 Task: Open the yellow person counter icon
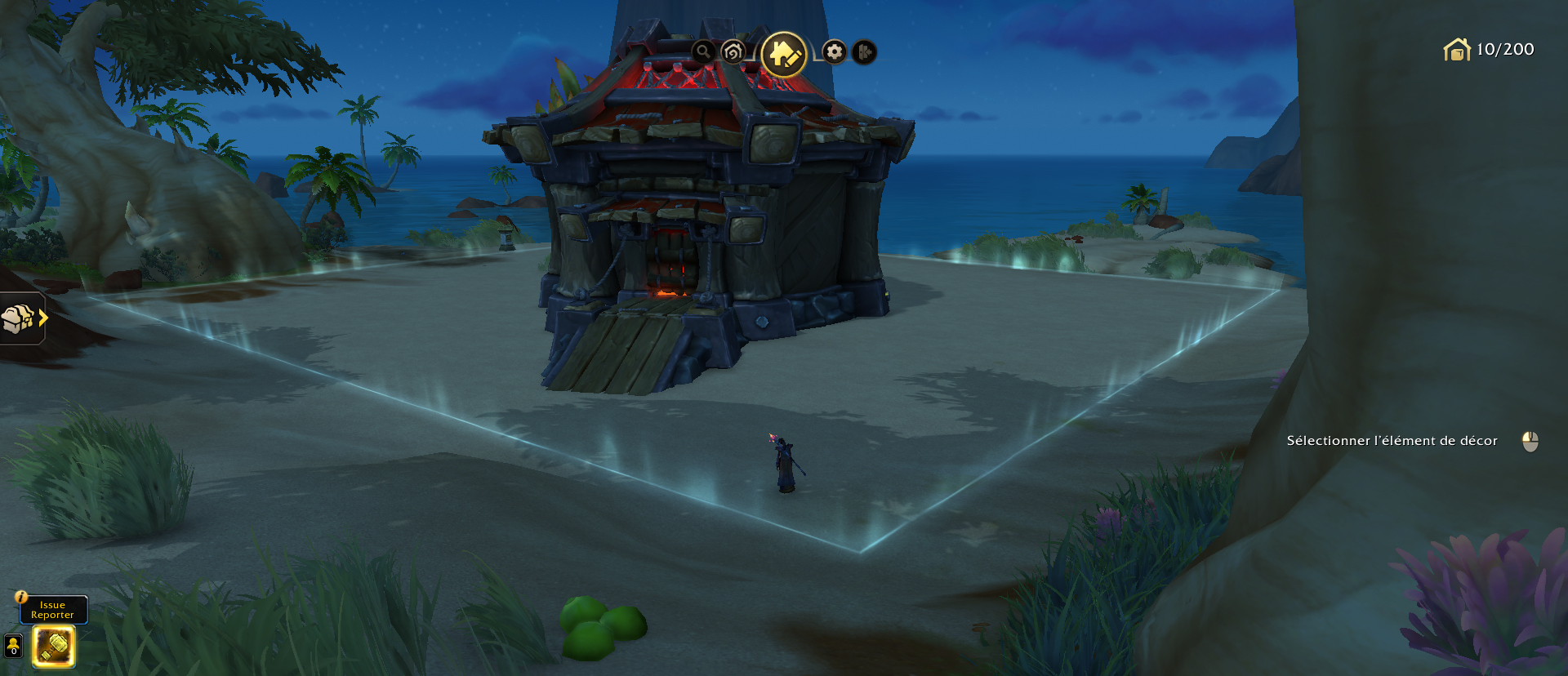(13, 646)
